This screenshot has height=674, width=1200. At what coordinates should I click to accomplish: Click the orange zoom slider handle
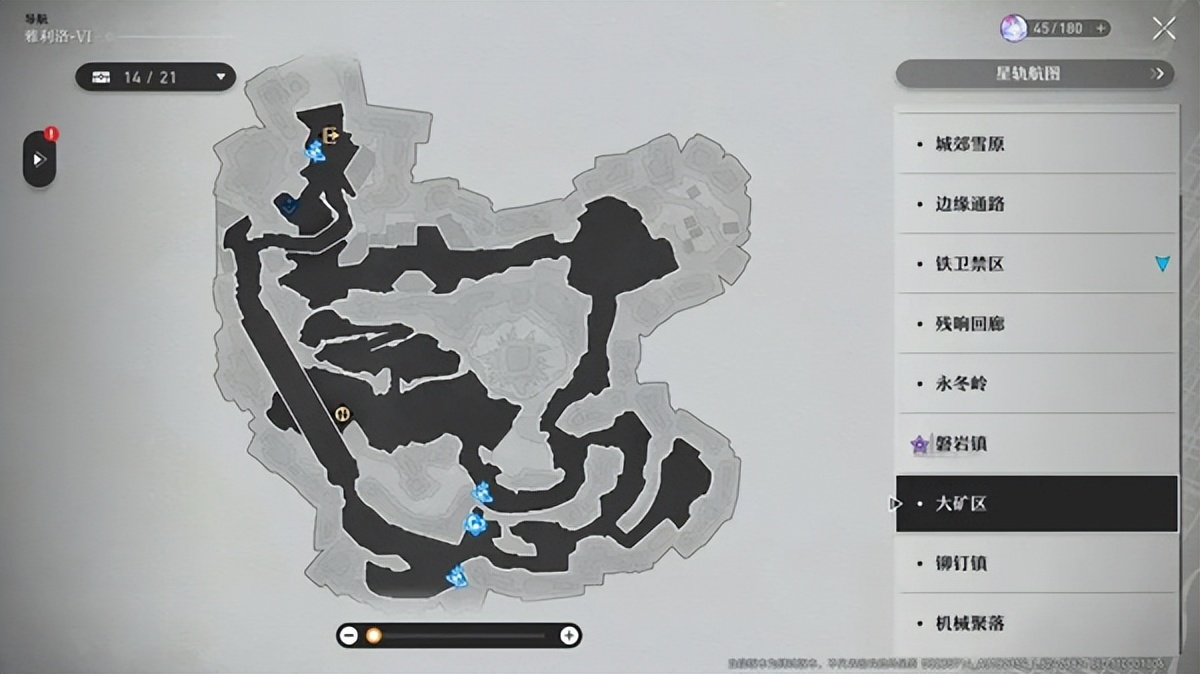pyautogui.click(x=374, y=635)
